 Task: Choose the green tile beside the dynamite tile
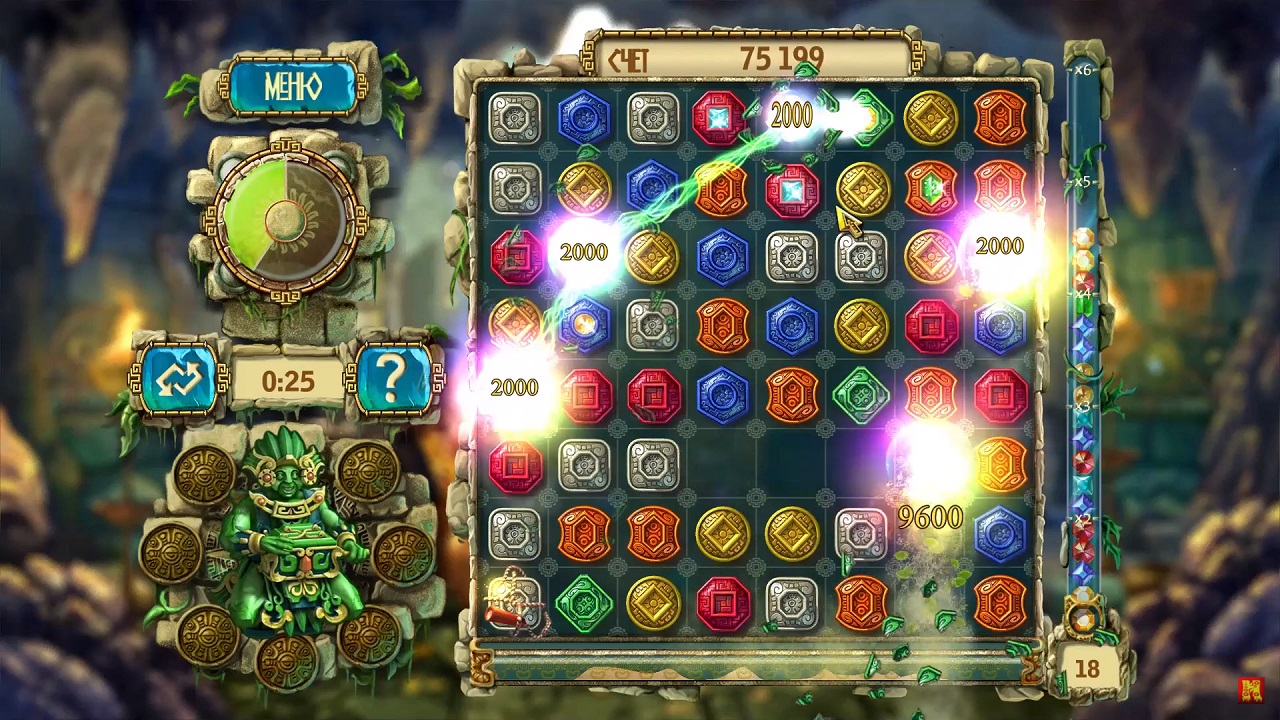(584, 602)
